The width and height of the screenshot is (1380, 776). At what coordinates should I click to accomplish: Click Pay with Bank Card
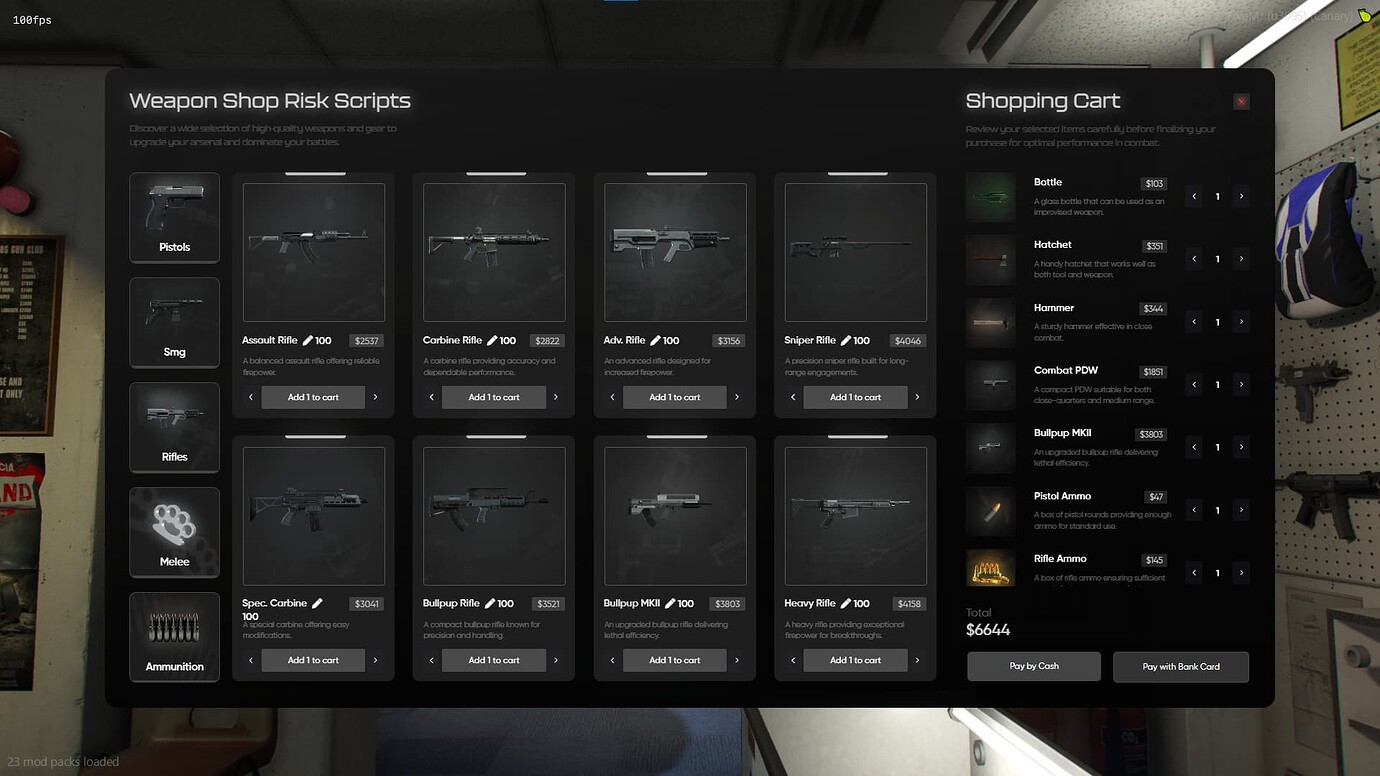pos(1181,666)
